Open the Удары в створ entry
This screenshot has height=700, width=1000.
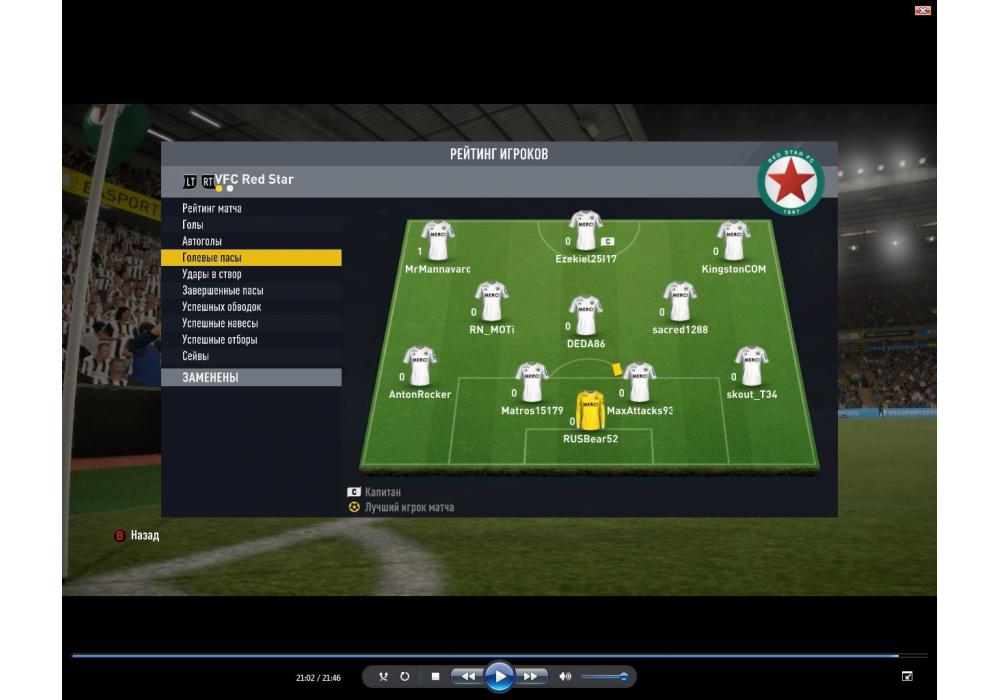click(212, 274)
